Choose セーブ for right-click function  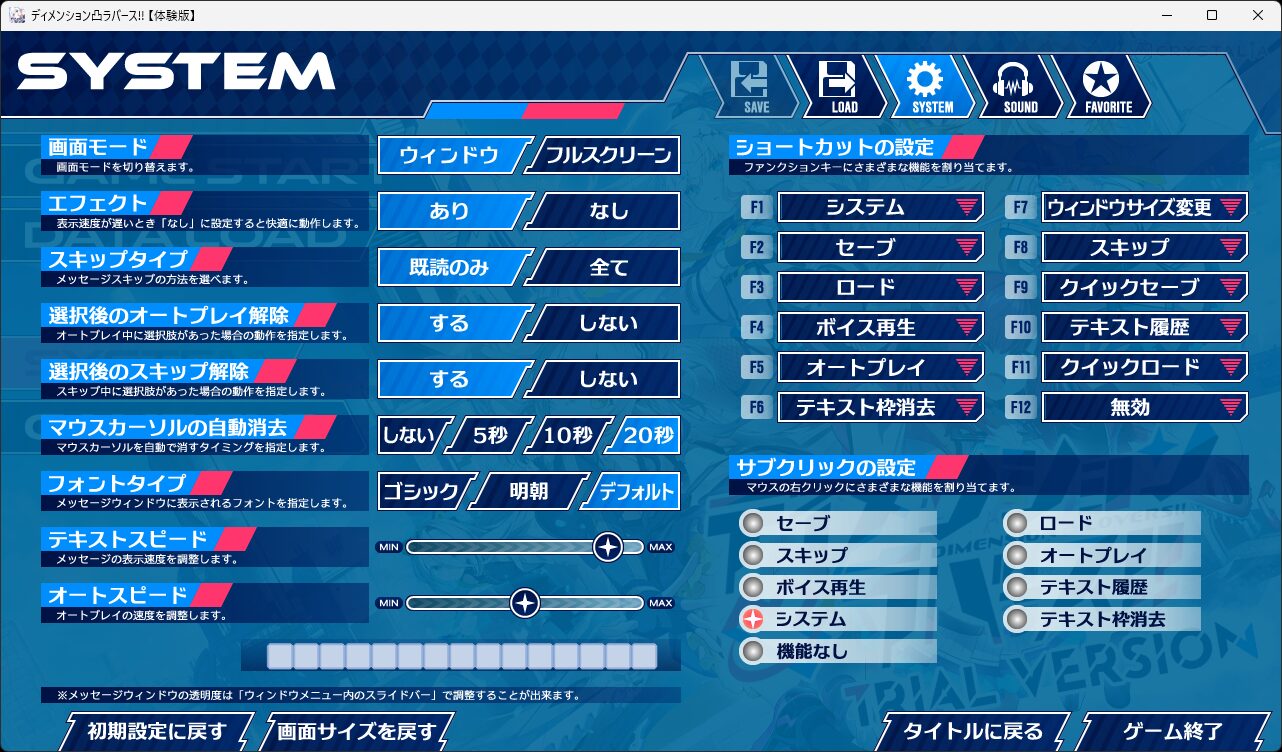tap(754, 523)
